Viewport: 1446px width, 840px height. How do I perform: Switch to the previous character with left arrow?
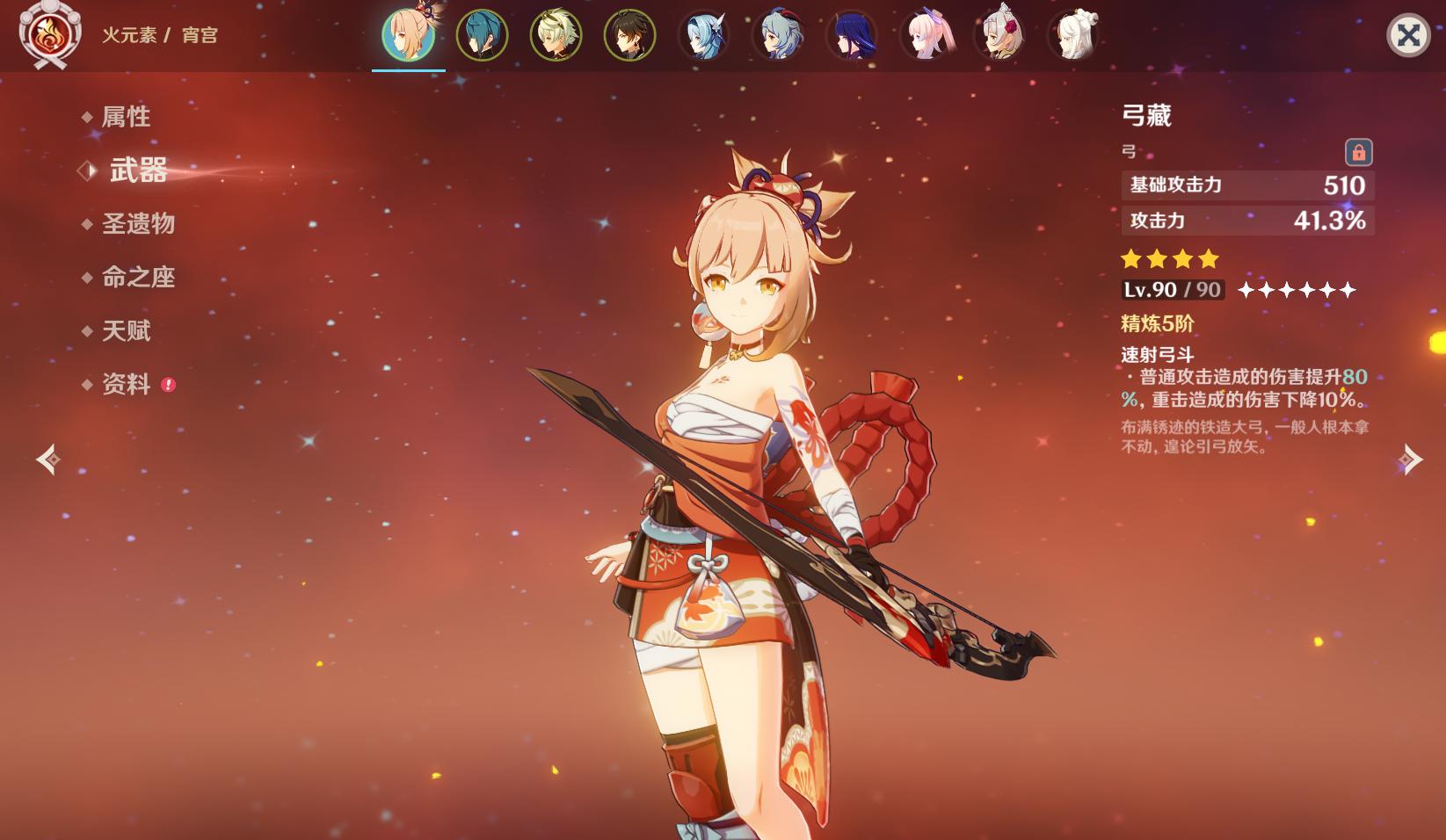click(48, 459)
